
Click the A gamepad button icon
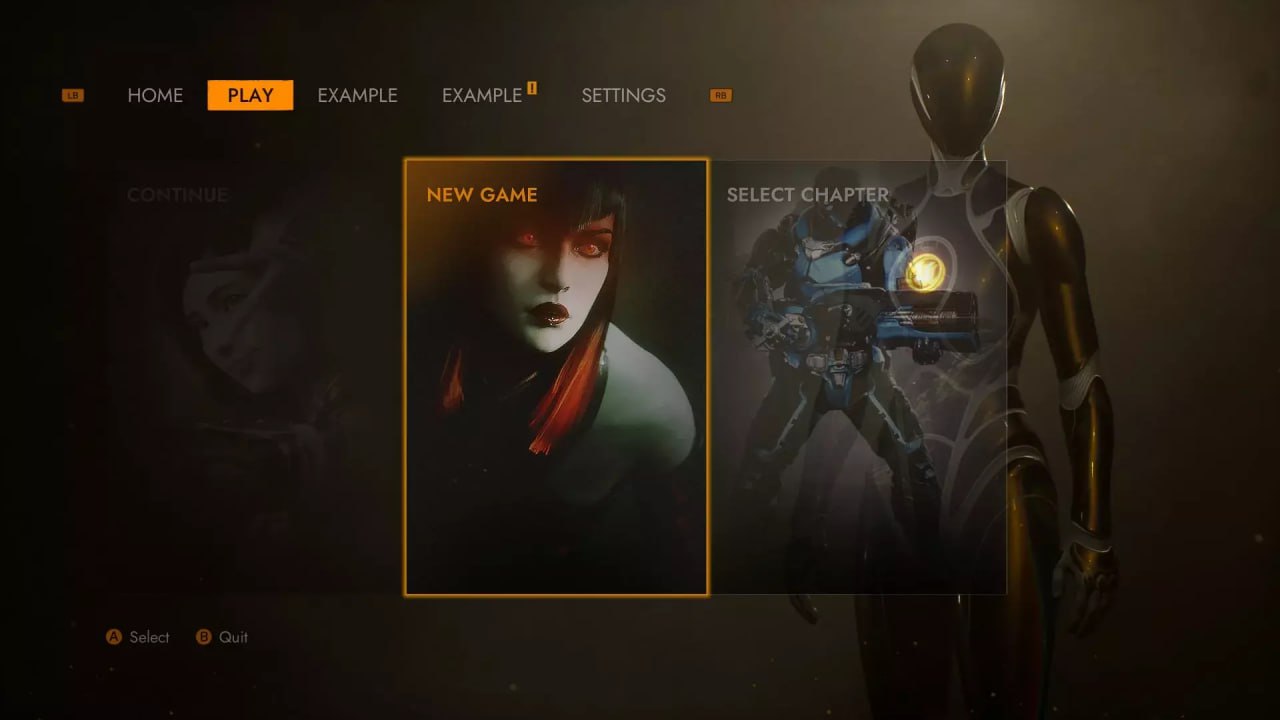point(115,637)
